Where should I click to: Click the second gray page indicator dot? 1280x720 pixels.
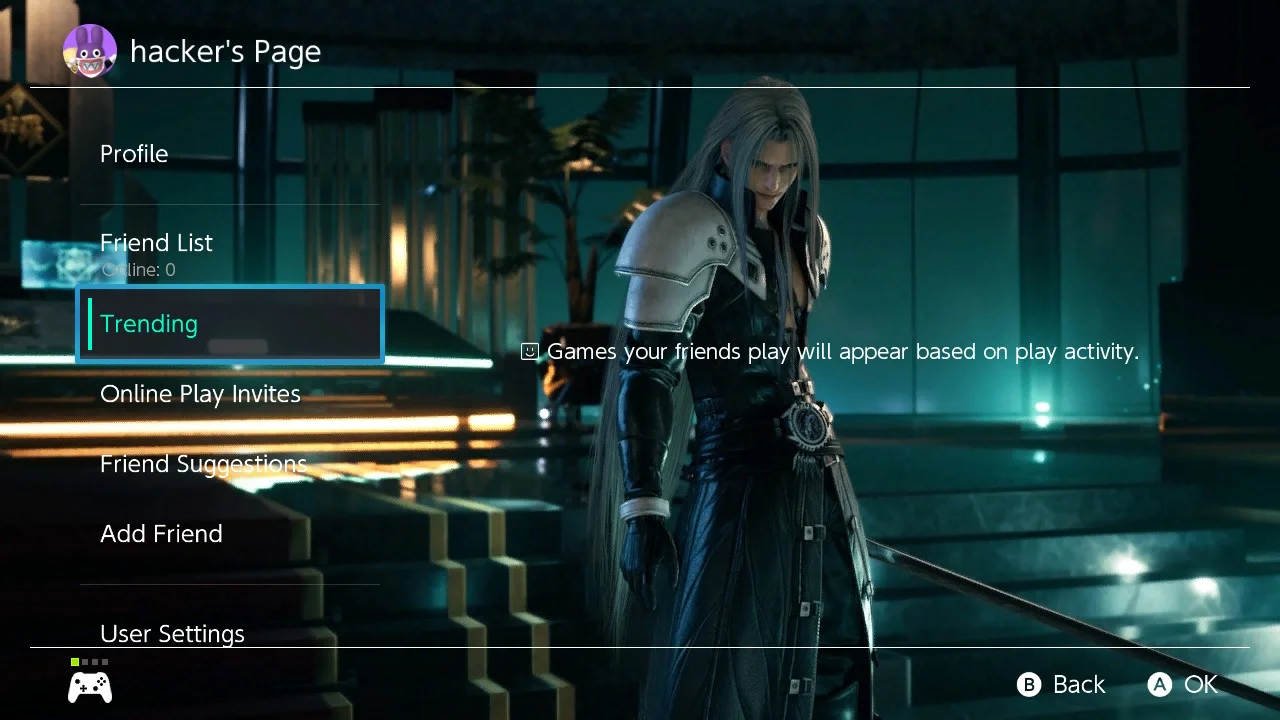pos(85,661)
